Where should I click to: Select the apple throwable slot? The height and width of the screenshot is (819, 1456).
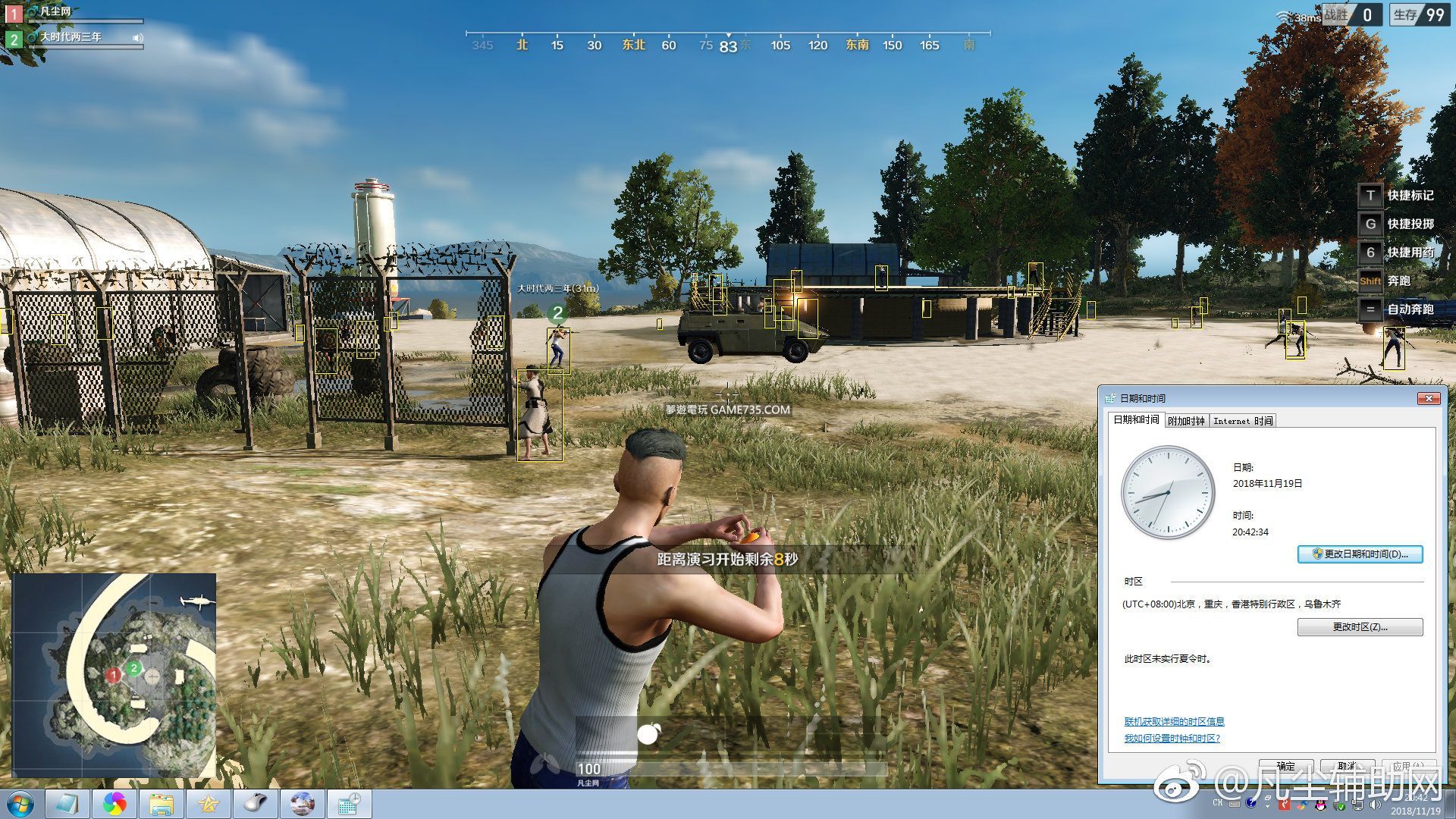click(x=648, y=734)
